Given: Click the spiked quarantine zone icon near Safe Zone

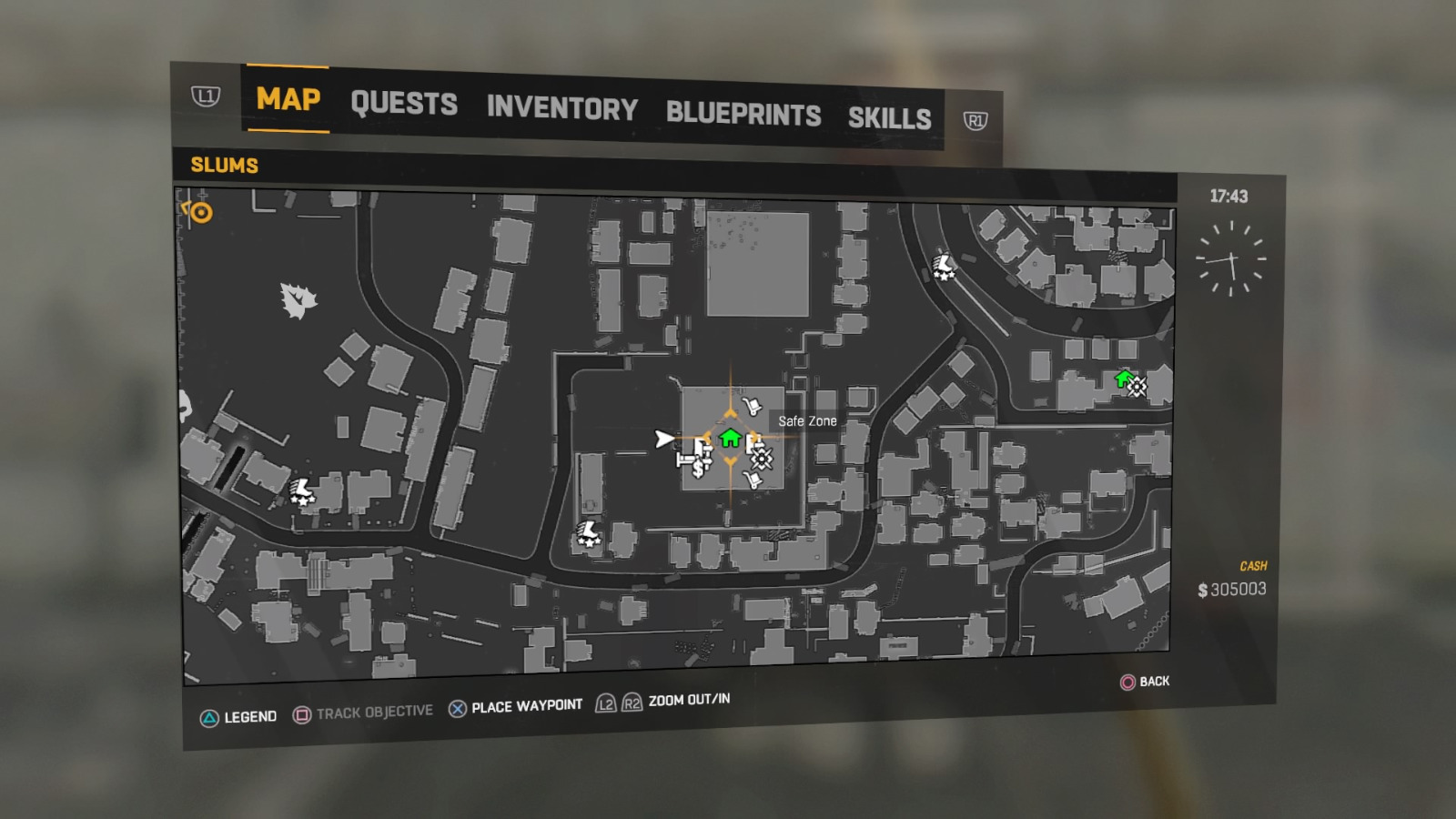Looking at the screenshot, I should (762, 459).
